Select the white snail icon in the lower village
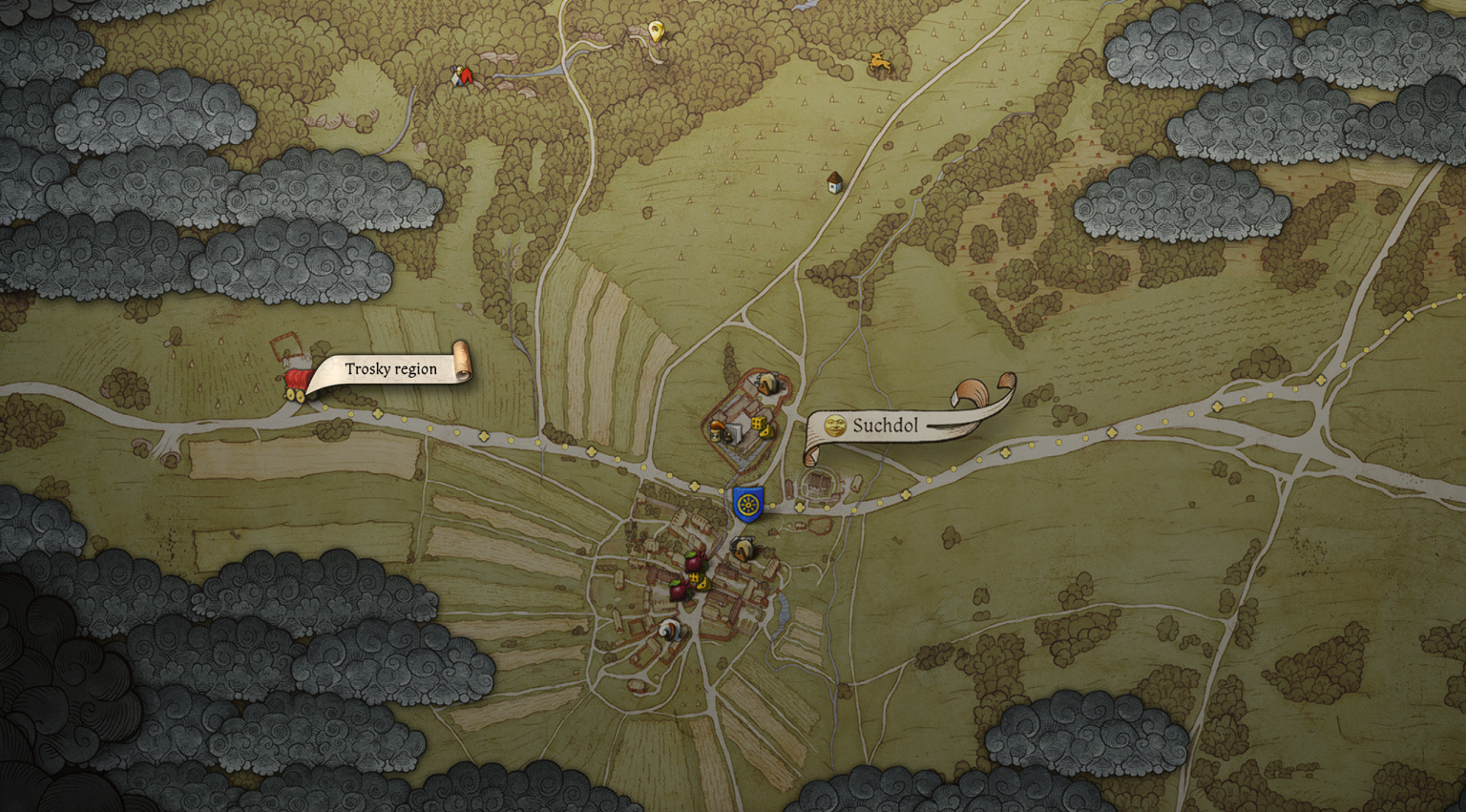This screenshot has height=812, width=1466. [x=669, y=631]
